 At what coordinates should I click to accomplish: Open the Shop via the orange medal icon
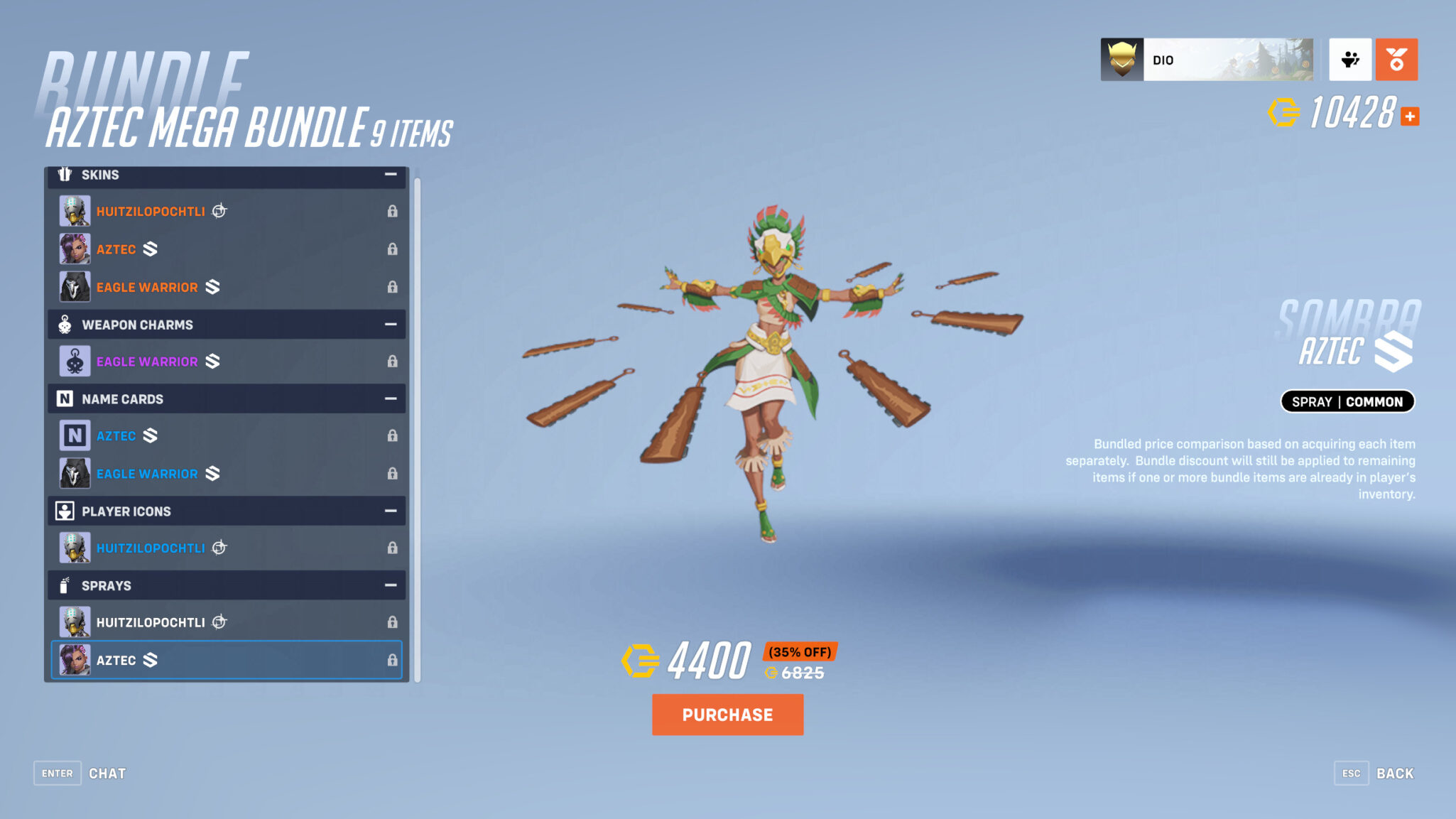1396,60
